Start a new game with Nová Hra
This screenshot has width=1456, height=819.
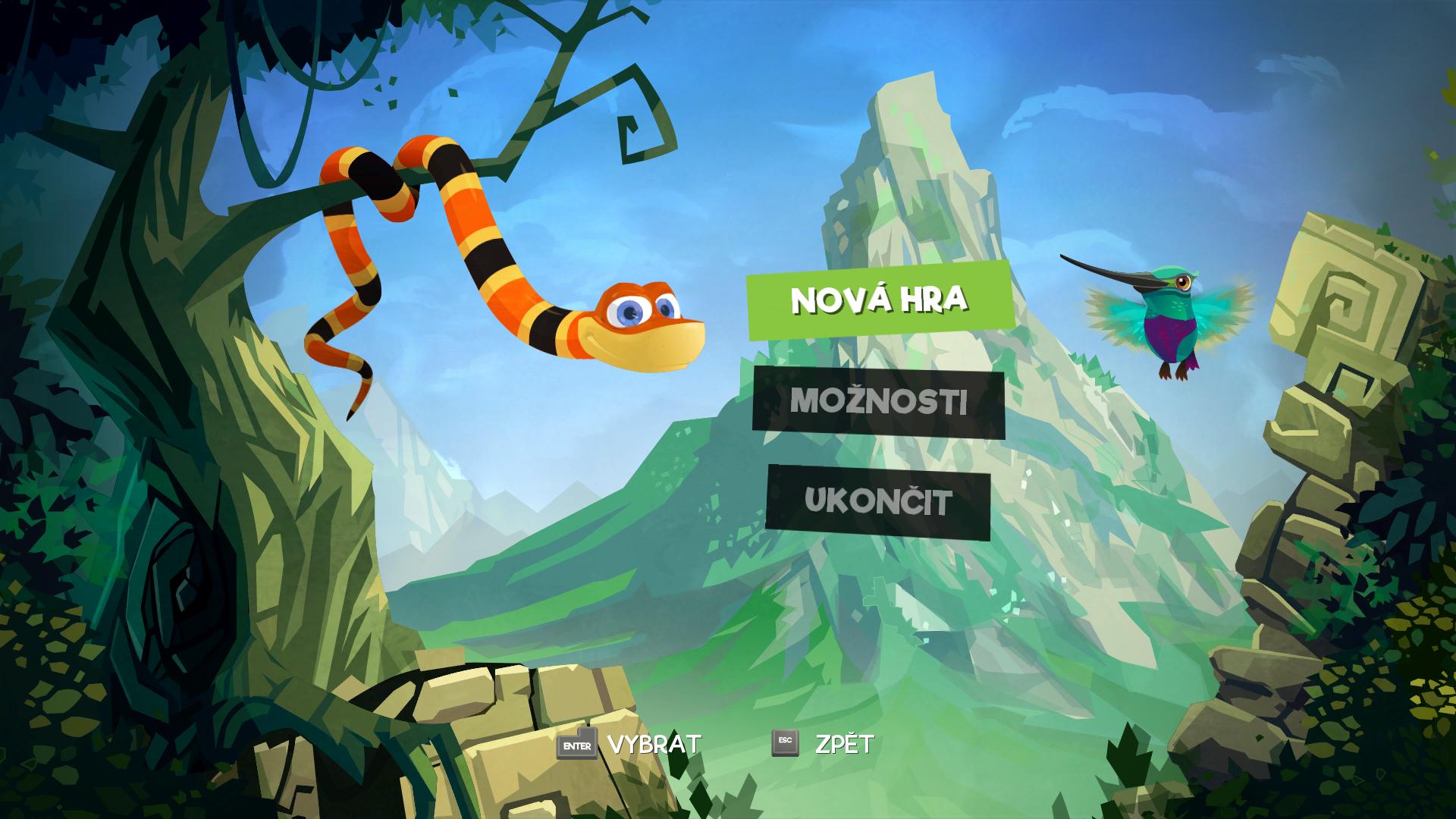[880, 300]
